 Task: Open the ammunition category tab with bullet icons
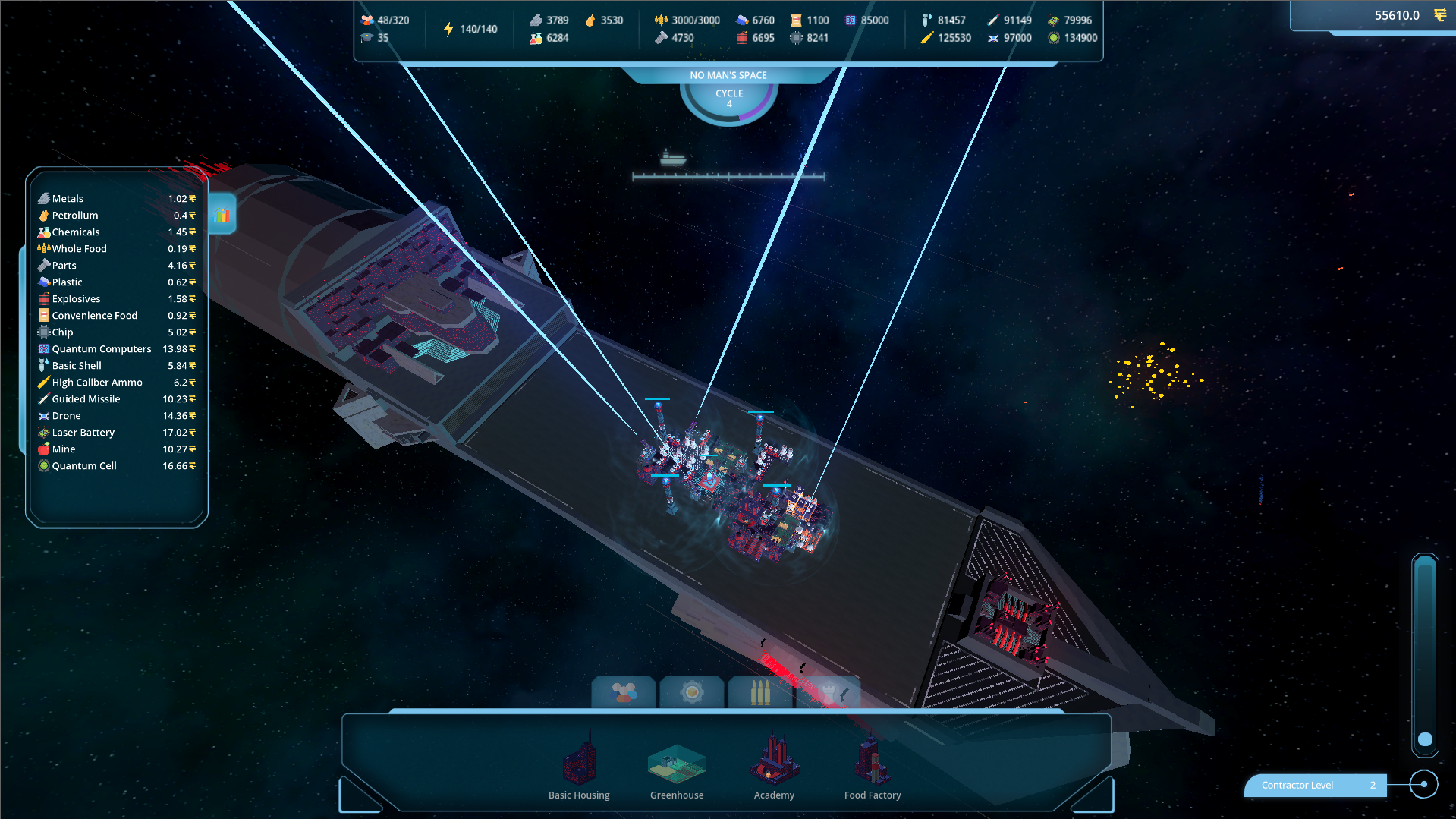click(x=759, y=691)
